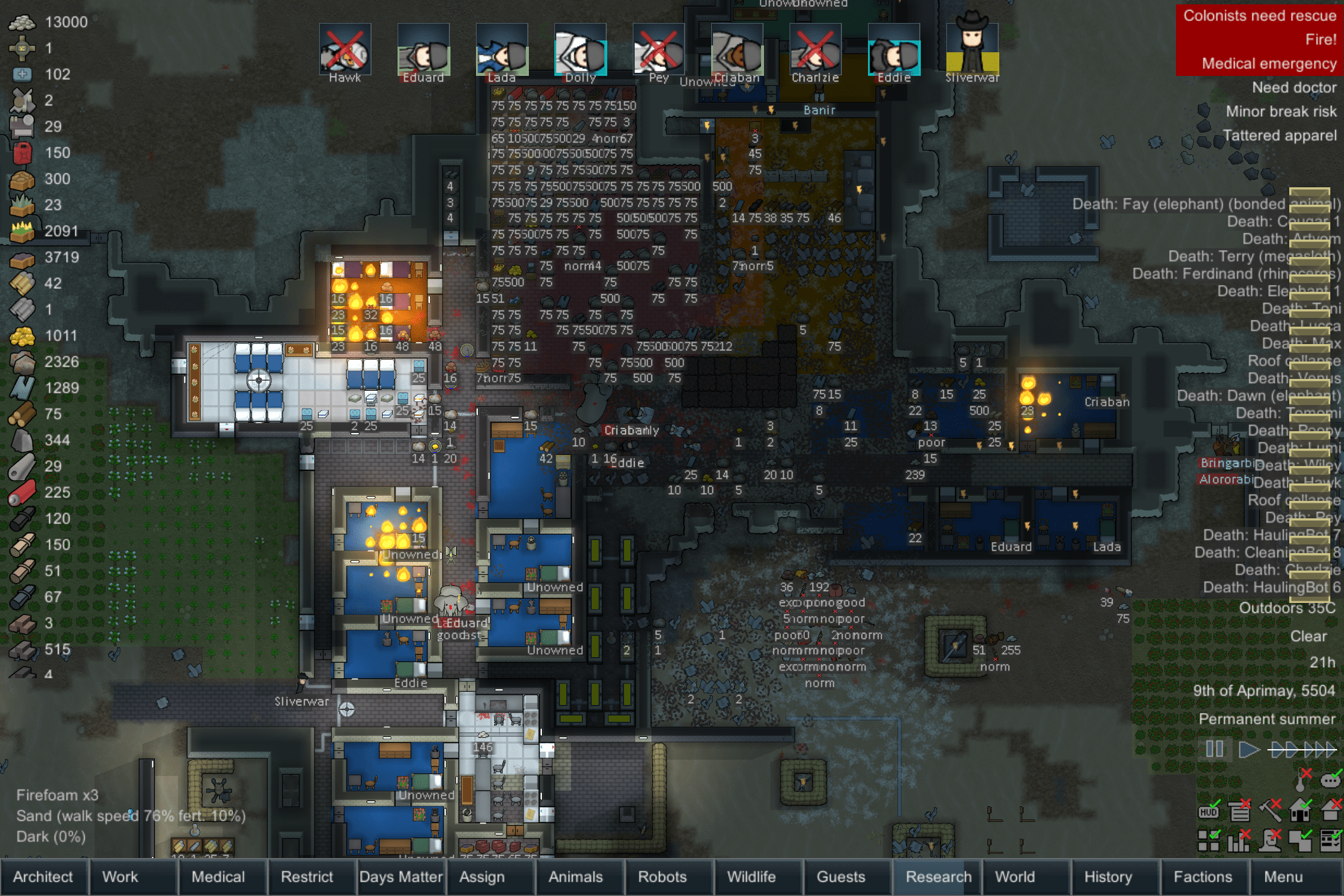Pause the game with the pause control
This screenshot has height=896, width=1344.
pyautogui.click(x=1213, y=750)
